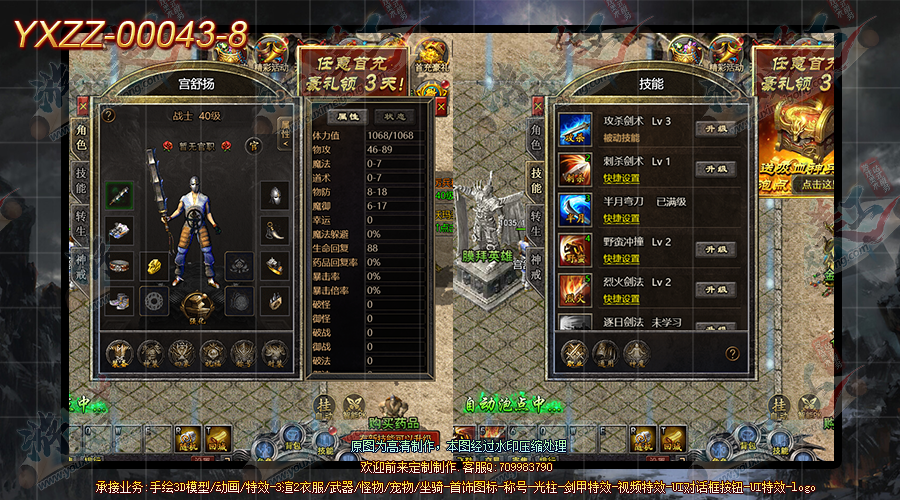Viewport: 900px width, 500px height.
Task: Upgrade the 攻杀剑术 skill
Action: (715, 128)
